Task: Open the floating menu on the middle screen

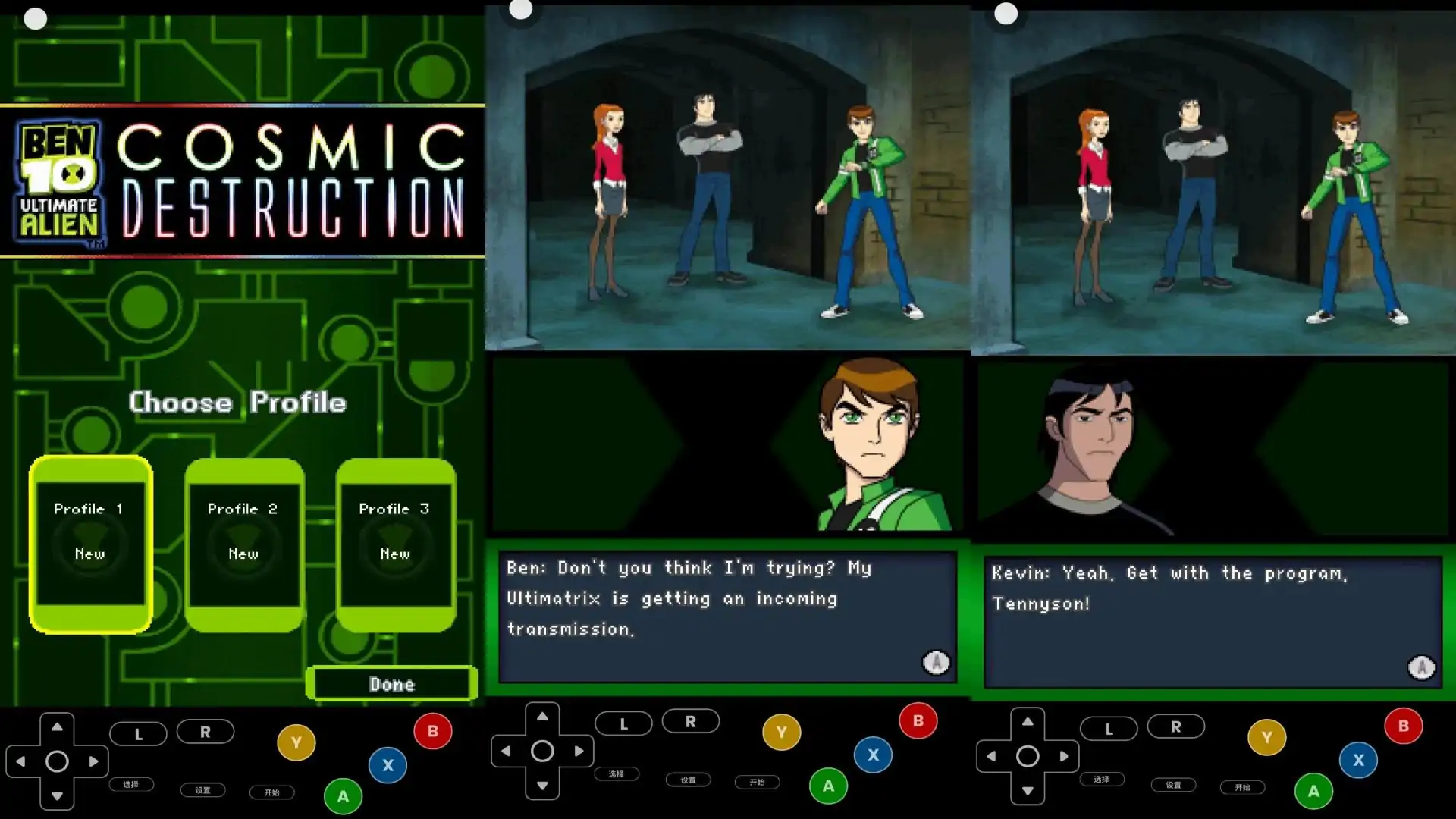Action: point(520,10)
